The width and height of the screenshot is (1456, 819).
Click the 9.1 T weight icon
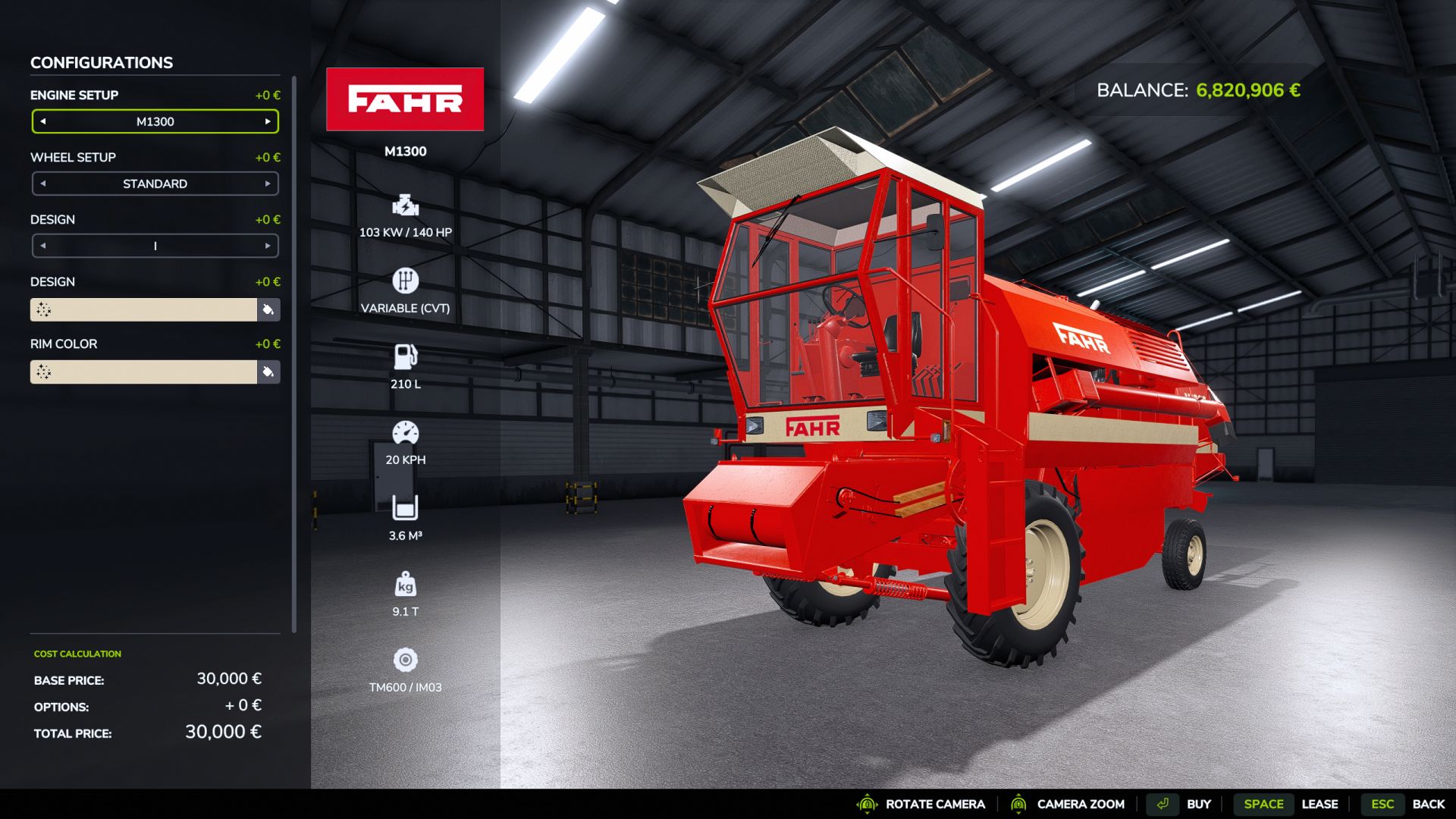click(407, 585)
